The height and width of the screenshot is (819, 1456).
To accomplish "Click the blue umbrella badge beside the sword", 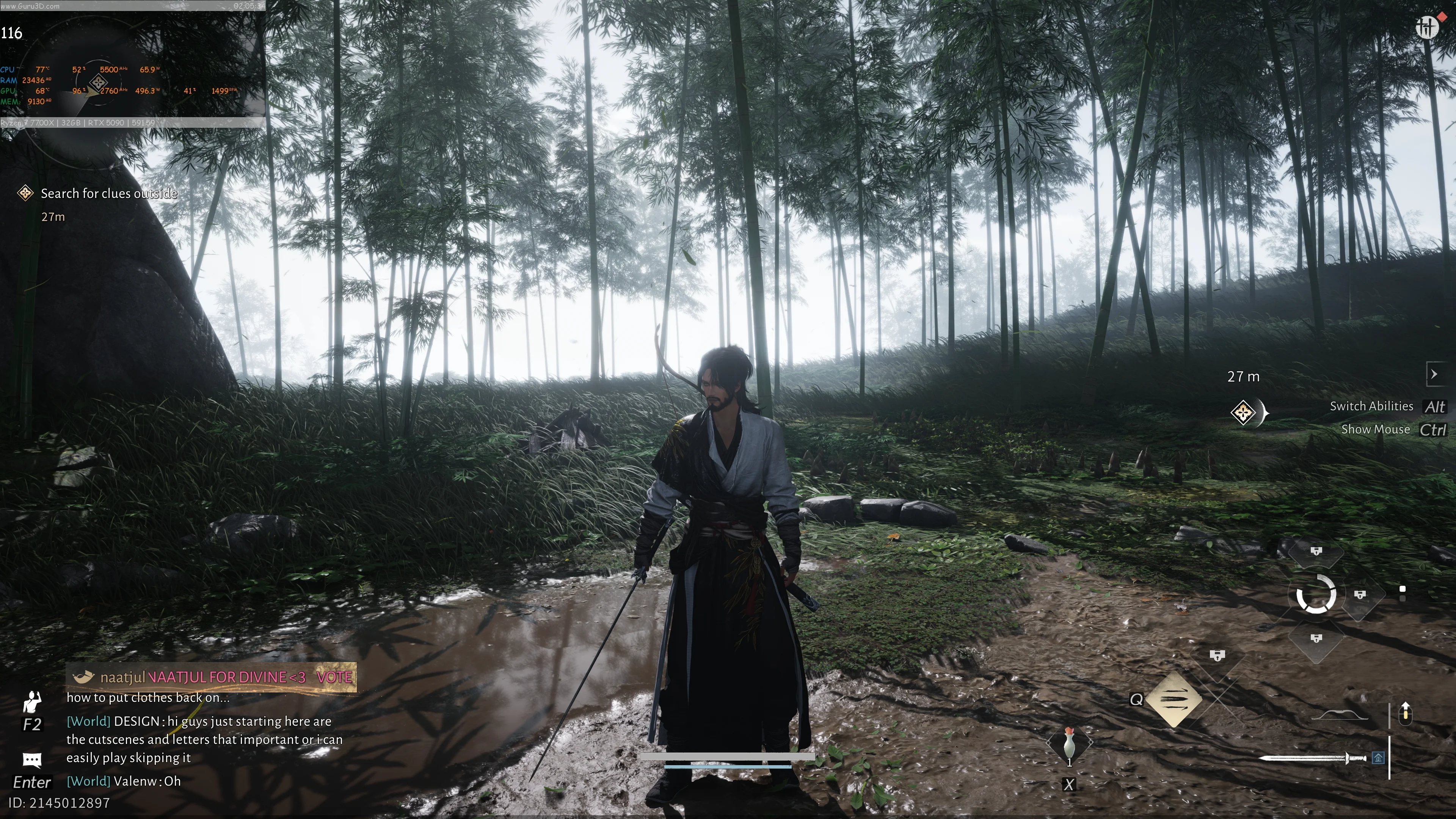I will click(x=1378, y=758).
